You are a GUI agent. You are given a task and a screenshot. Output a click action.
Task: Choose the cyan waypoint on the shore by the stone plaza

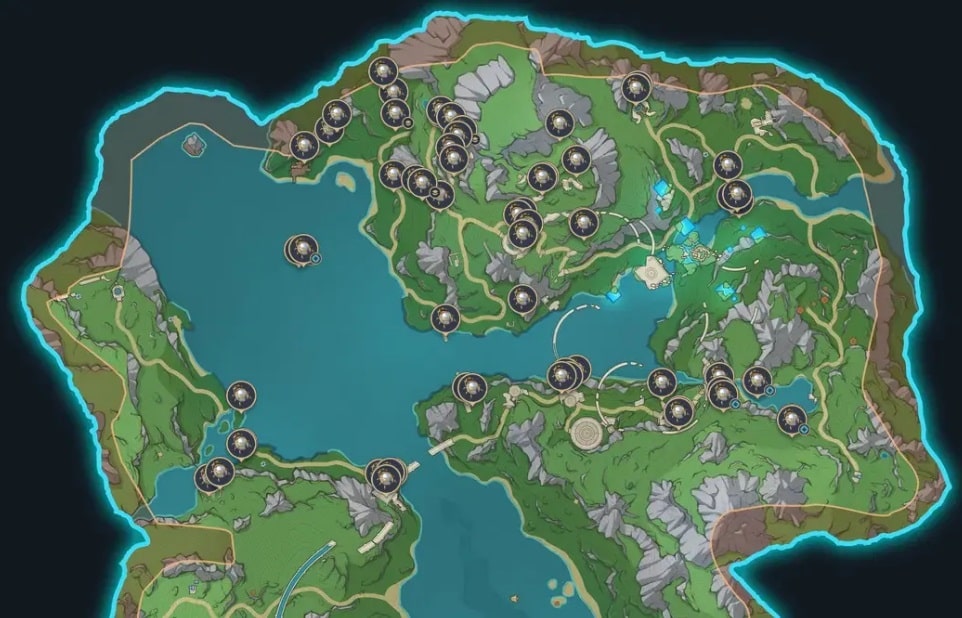(614, 296)
